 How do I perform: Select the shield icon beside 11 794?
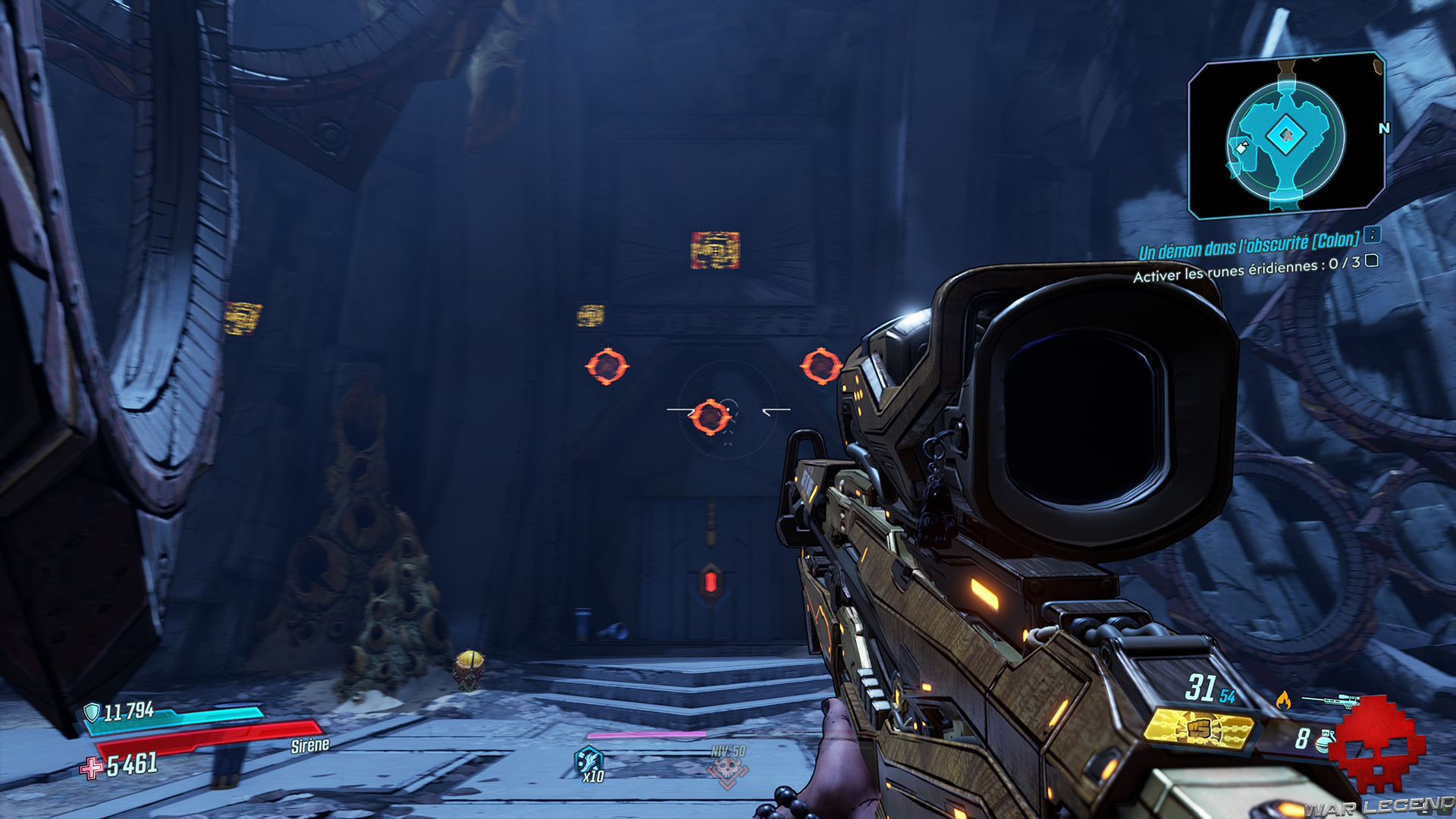point(93,712)
